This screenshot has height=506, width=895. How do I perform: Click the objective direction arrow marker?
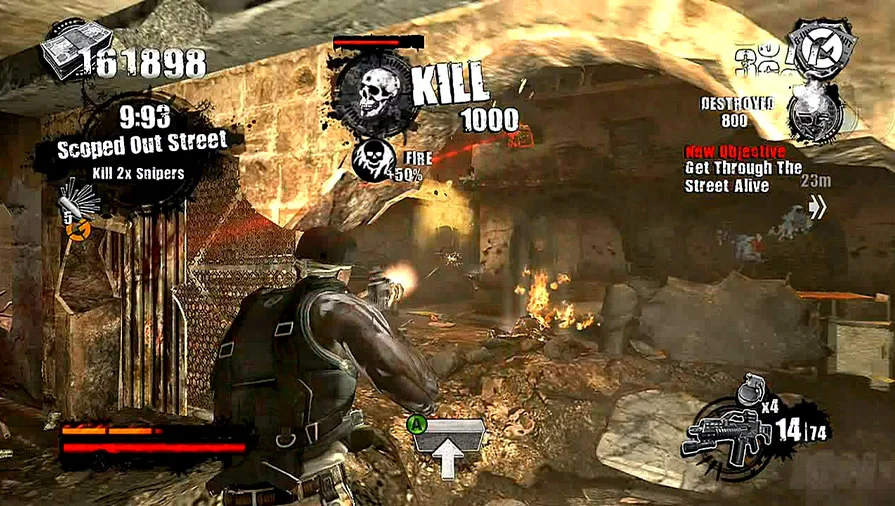pos(817,207)
